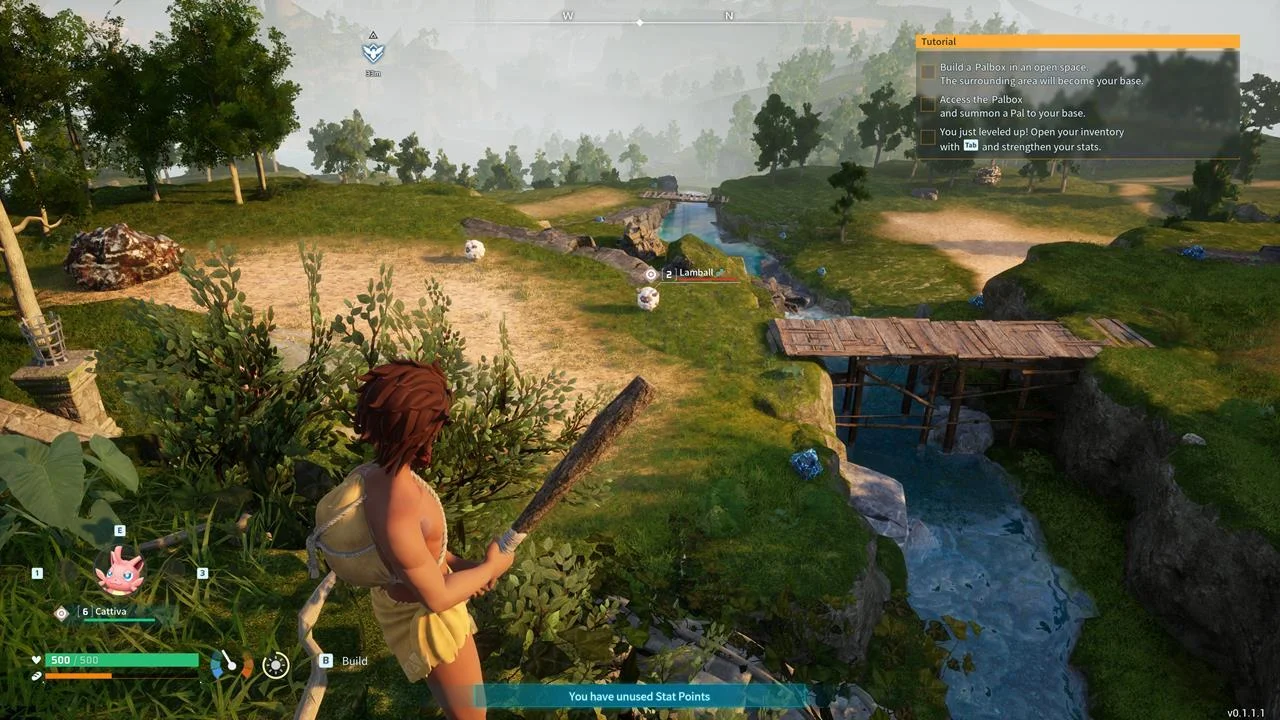Click the orange Tutorial panel header

pyautogui.click(x=1077, y=42)
